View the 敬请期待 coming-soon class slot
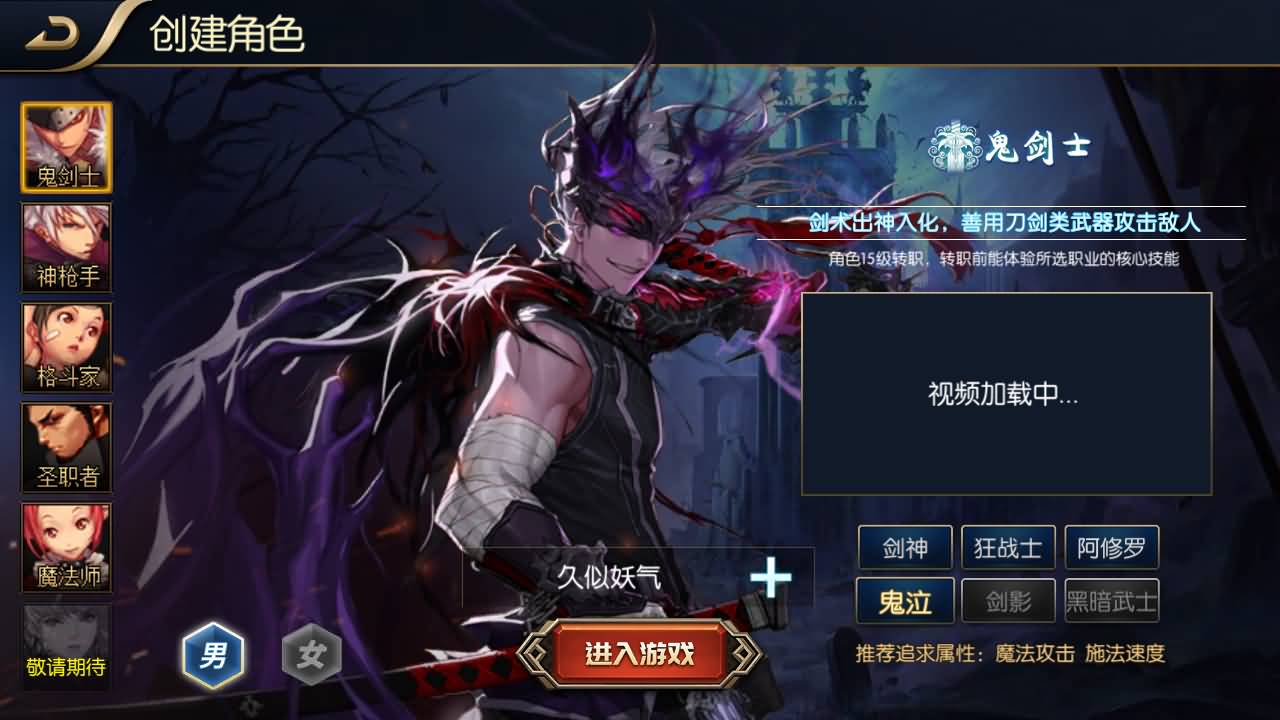Image resolution: width=1280 pixels, height=720 pixels. (x=66, y=648)
